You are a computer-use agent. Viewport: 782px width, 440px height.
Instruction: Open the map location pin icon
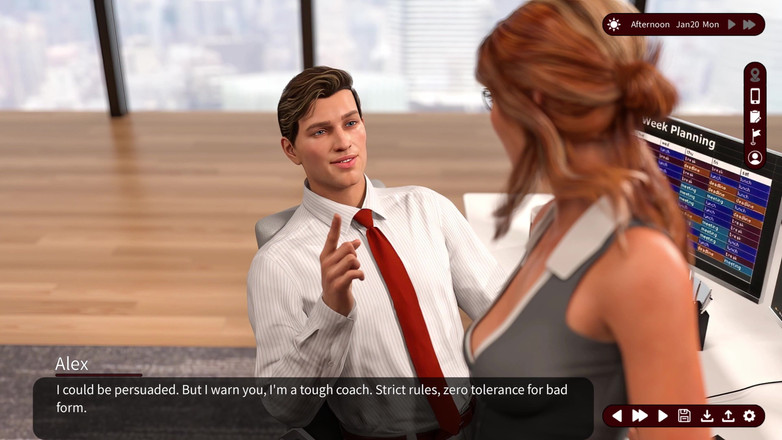[755, 76]
